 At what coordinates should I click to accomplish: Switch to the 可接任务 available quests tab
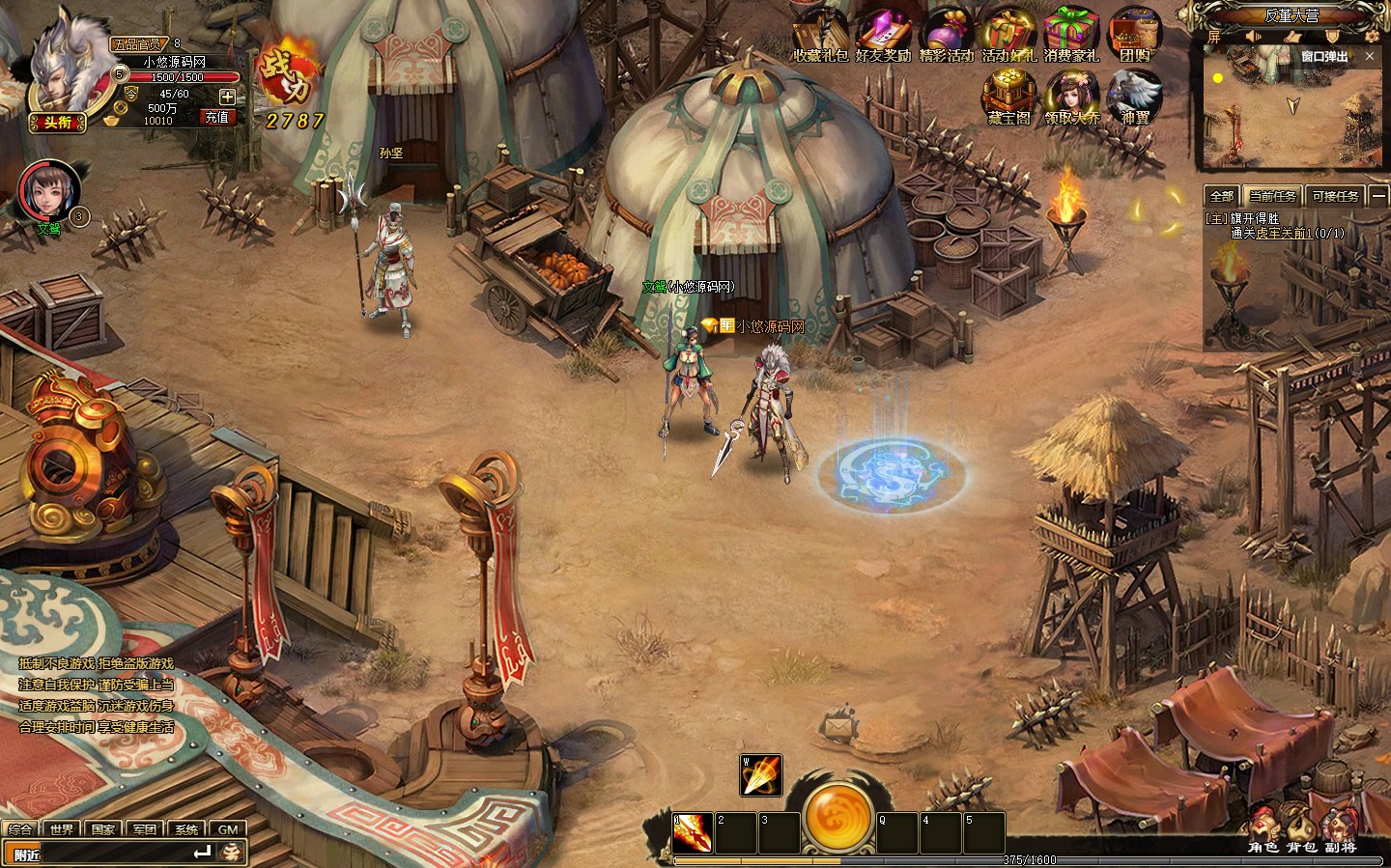(1335, 196)
